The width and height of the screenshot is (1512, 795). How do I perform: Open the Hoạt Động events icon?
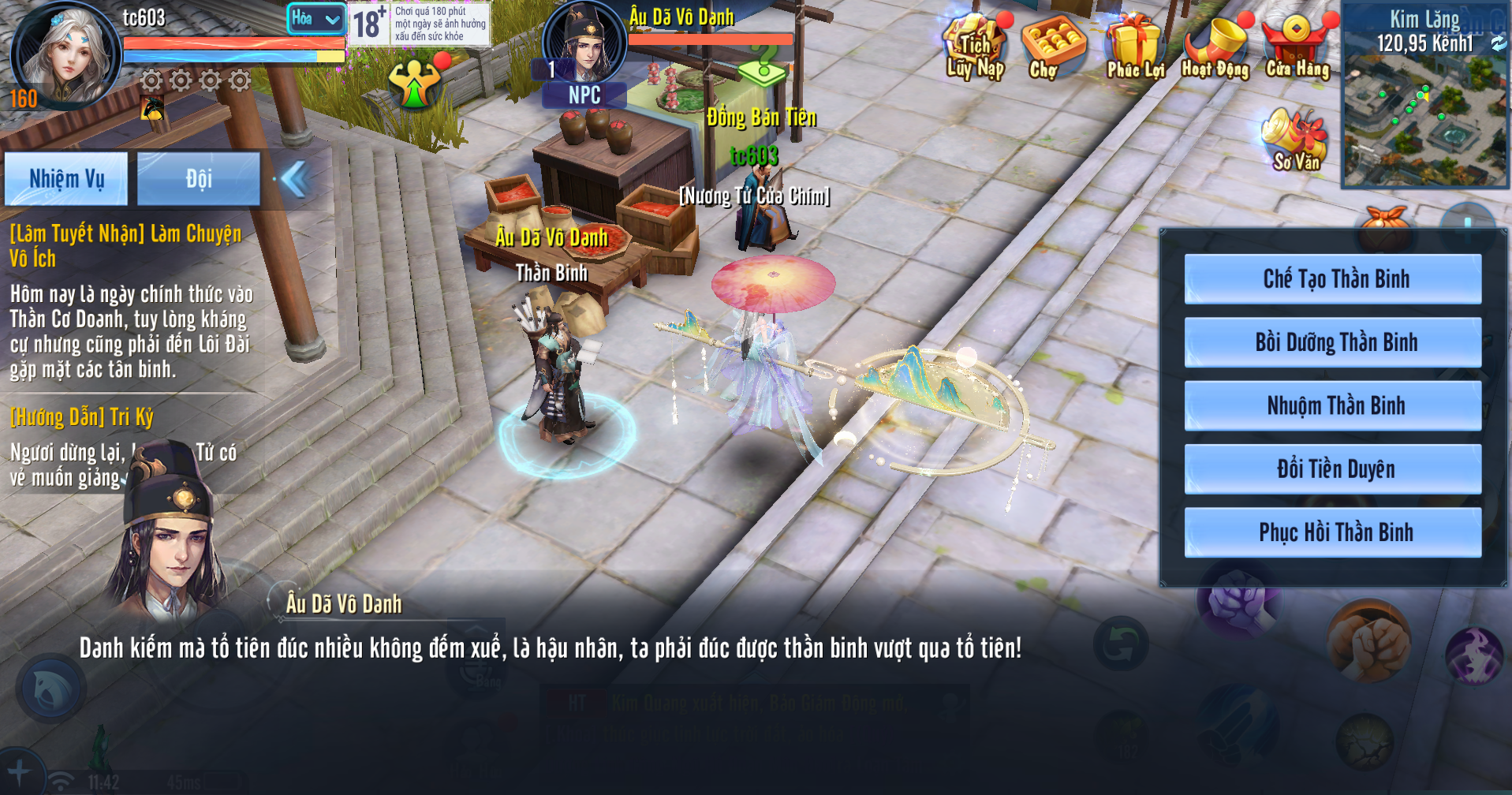(1215, 49)
